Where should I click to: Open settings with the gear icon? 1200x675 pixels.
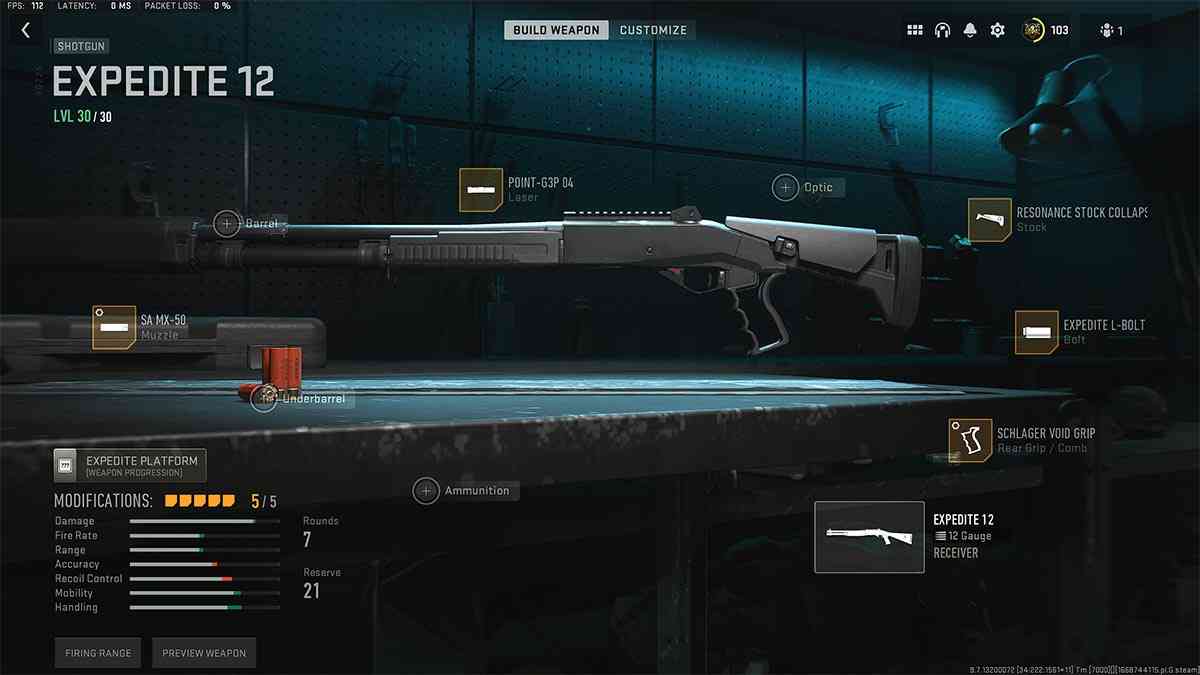coord(997,30)
